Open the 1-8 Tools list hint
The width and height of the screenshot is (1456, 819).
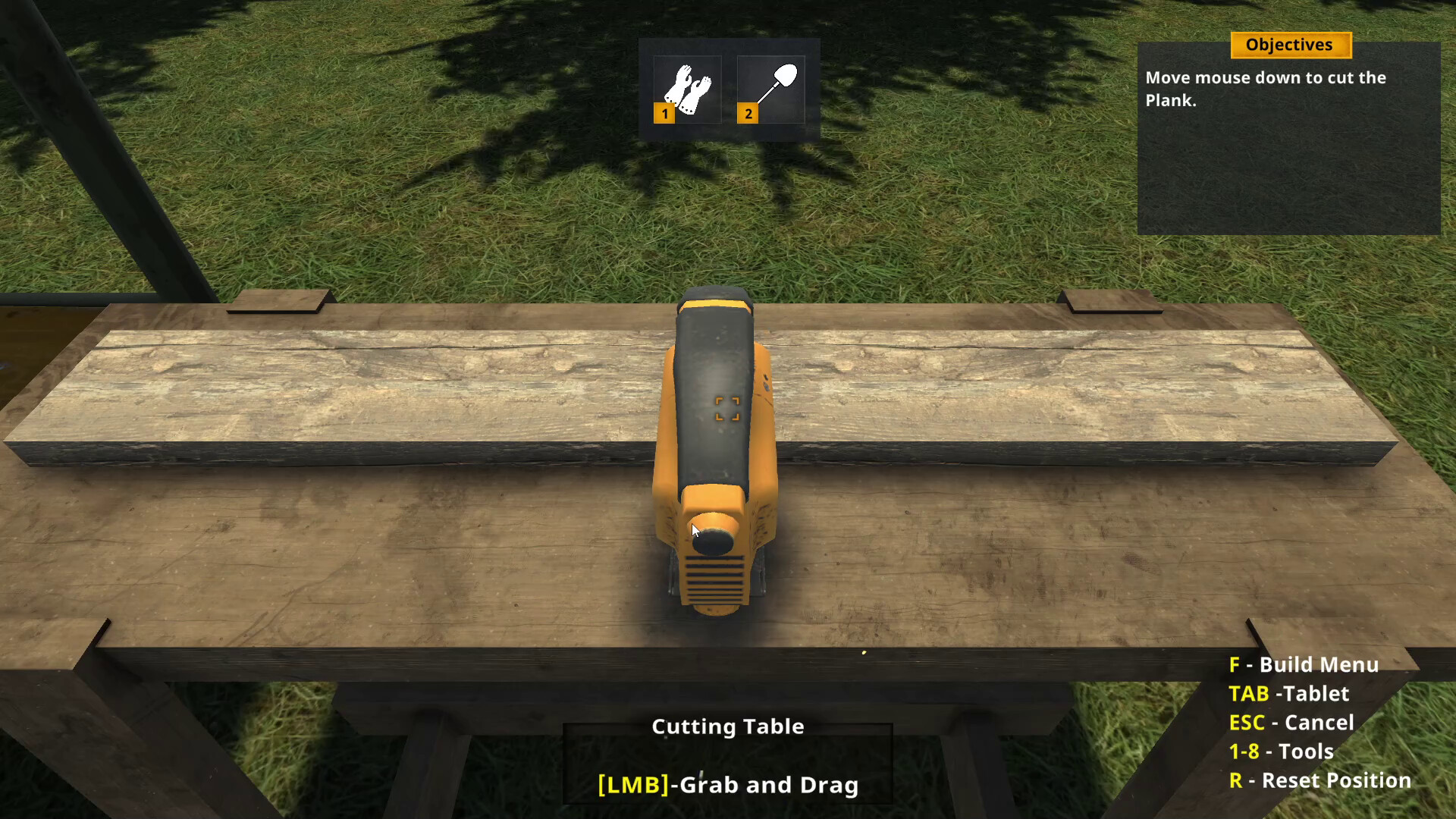[x=1282, y=751]
